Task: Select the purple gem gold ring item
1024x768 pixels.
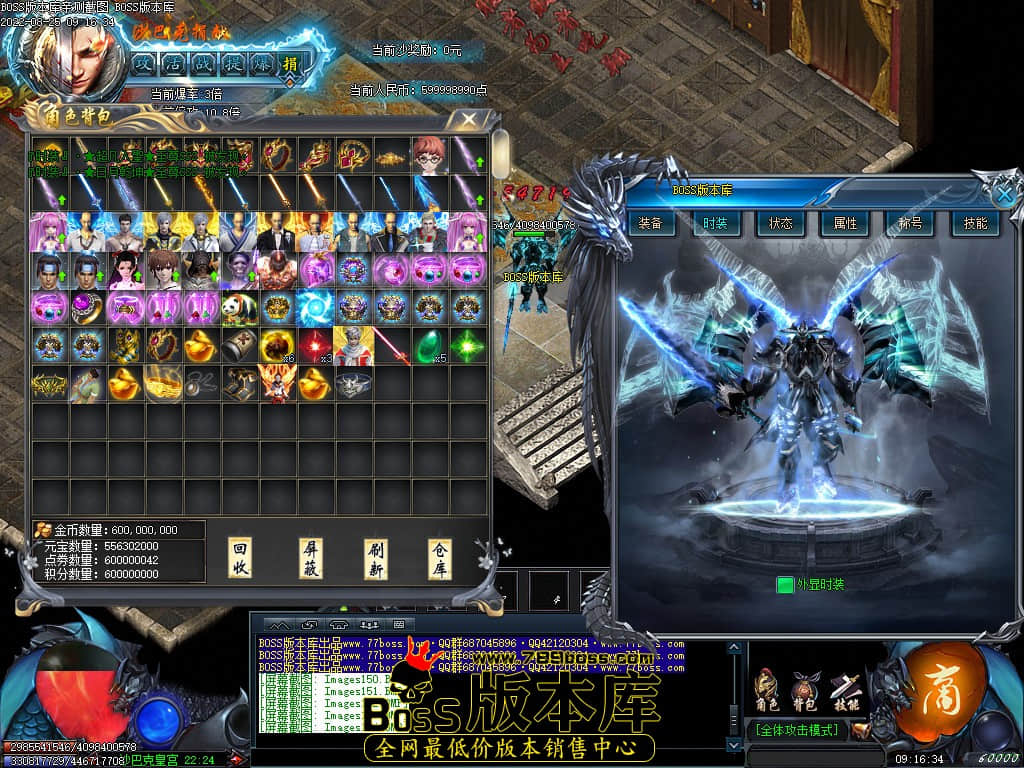Action: [87, 307]
